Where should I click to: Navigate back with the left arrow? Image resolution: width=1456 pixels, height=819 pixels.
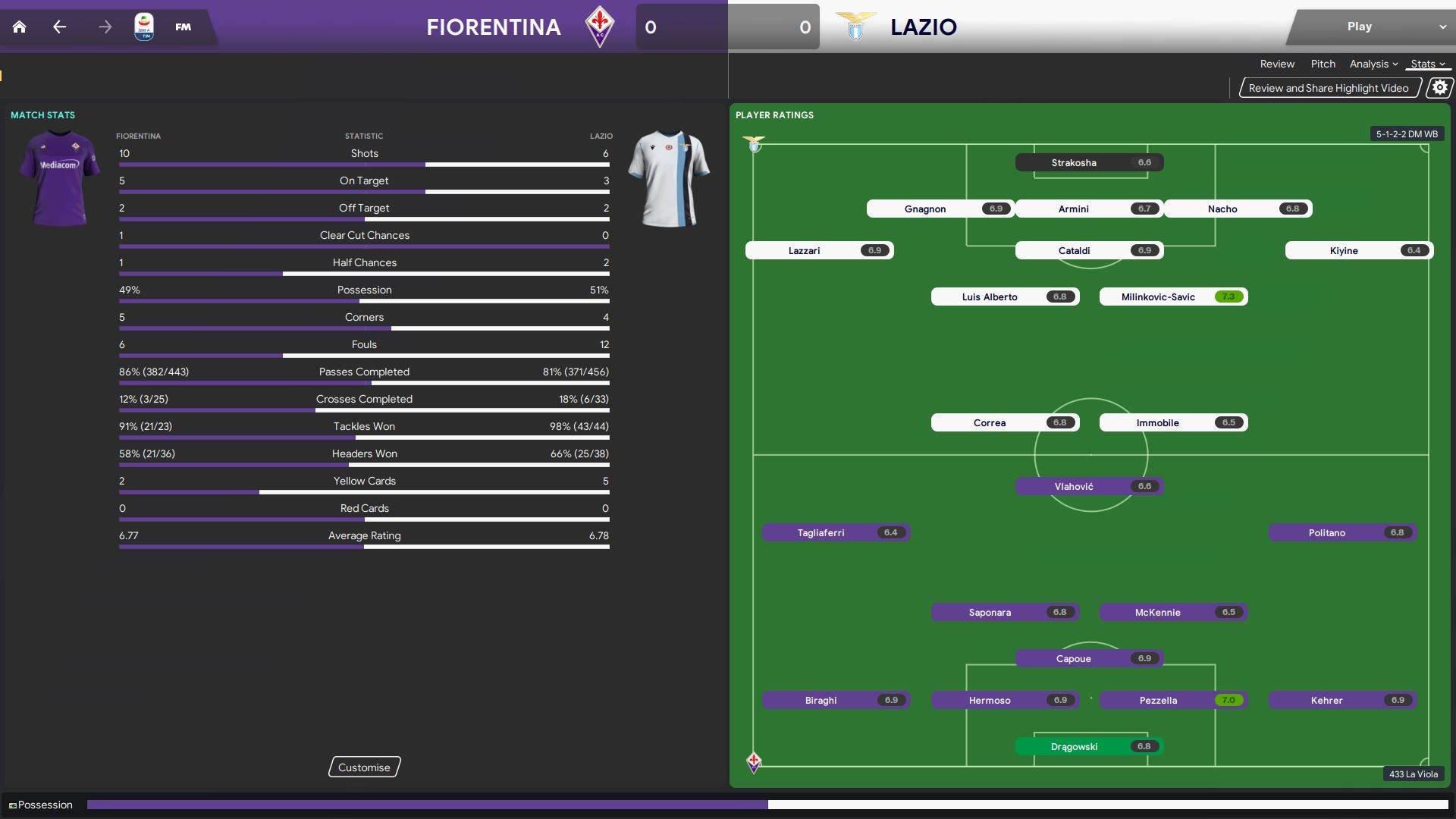click(x=60, y=27)
